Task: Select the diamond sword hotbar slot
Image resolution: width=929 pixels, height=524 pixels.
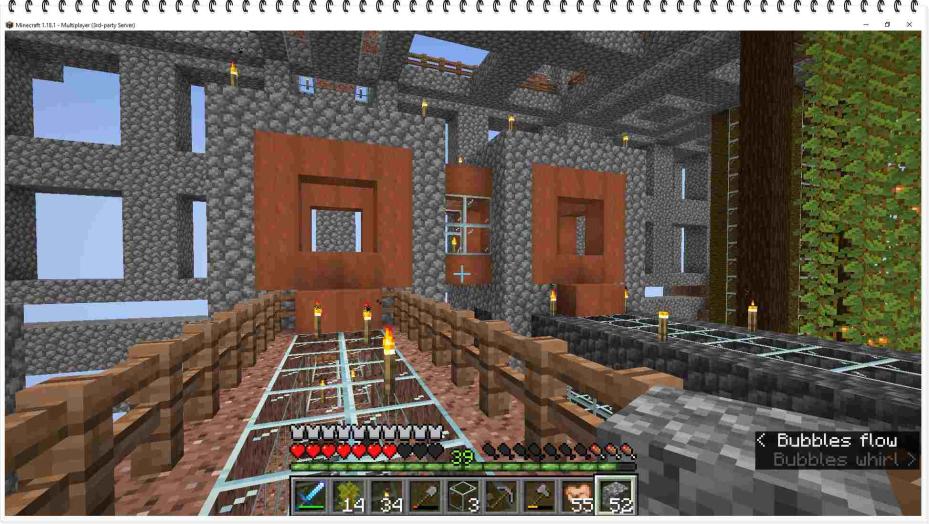Action: tap(311, 496)
